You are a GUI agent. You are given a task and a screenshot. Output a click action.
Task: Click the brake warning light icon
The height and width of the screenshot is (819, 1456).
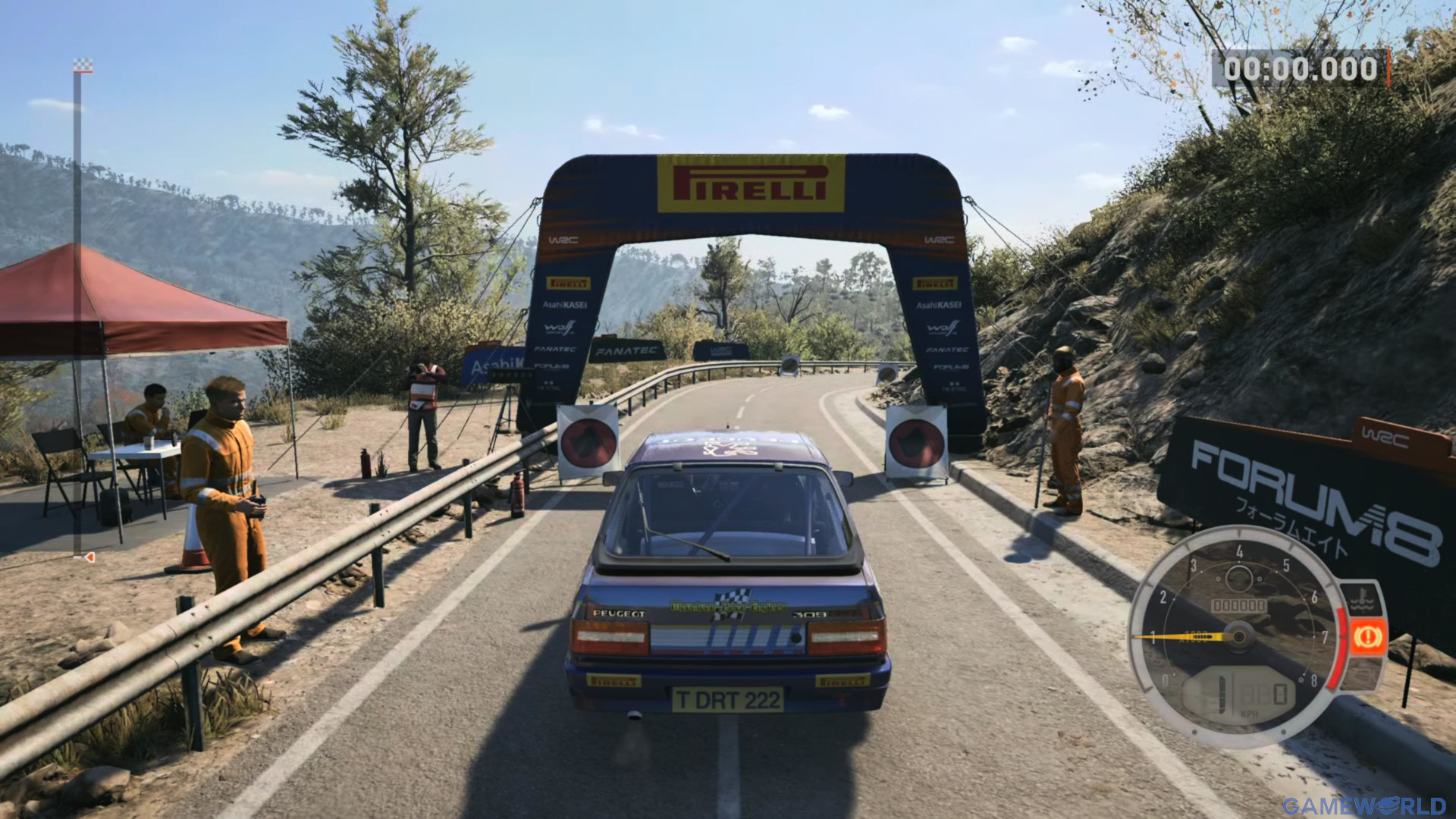[x=1368, y=637]
